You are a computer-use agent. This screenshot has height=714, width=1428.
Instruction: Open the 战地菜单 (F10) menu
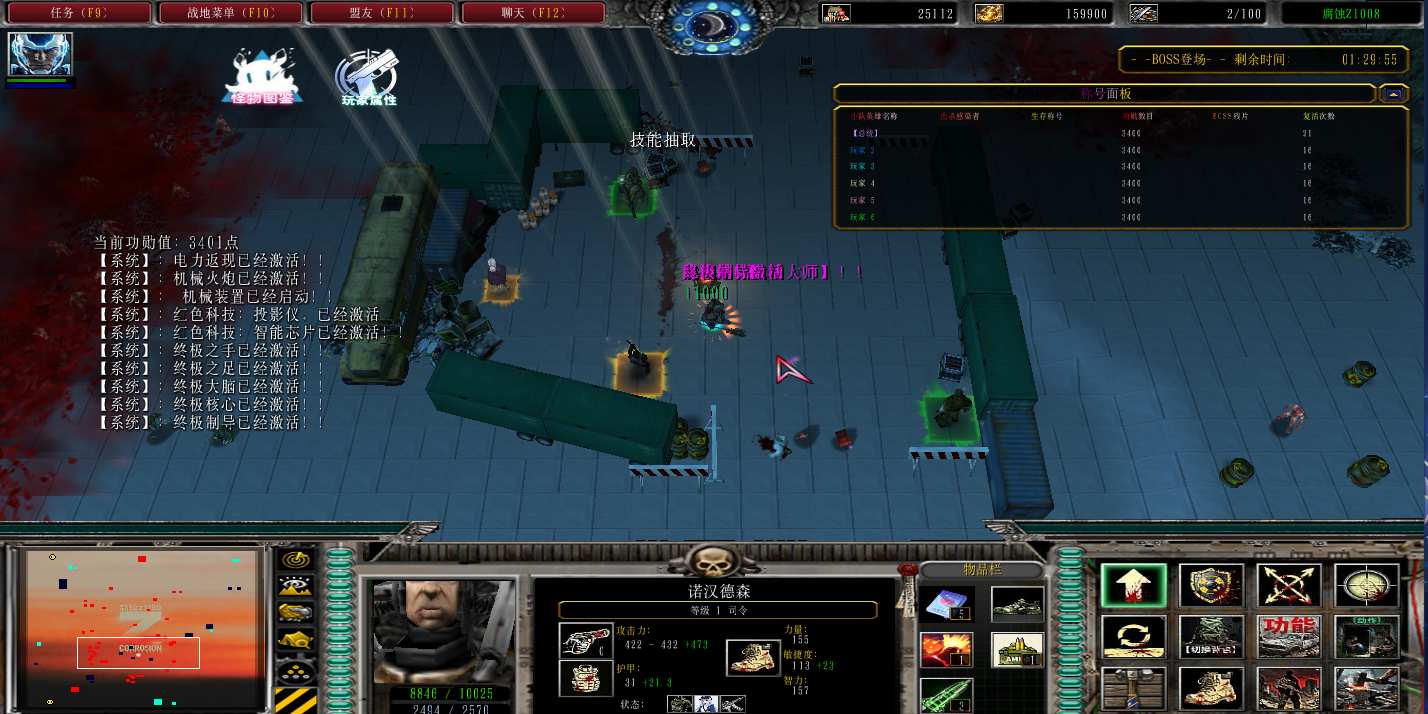point(230,13)
